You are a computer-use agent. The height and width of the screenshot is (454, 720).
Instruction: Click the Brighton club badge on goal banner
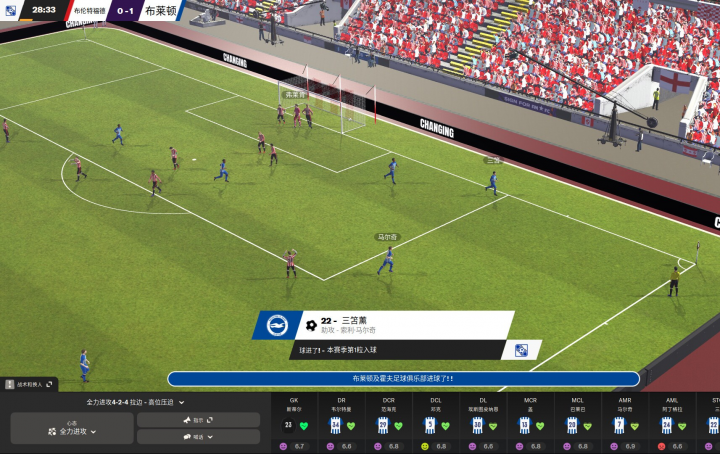pyautogui.click(x=277, y=325)
